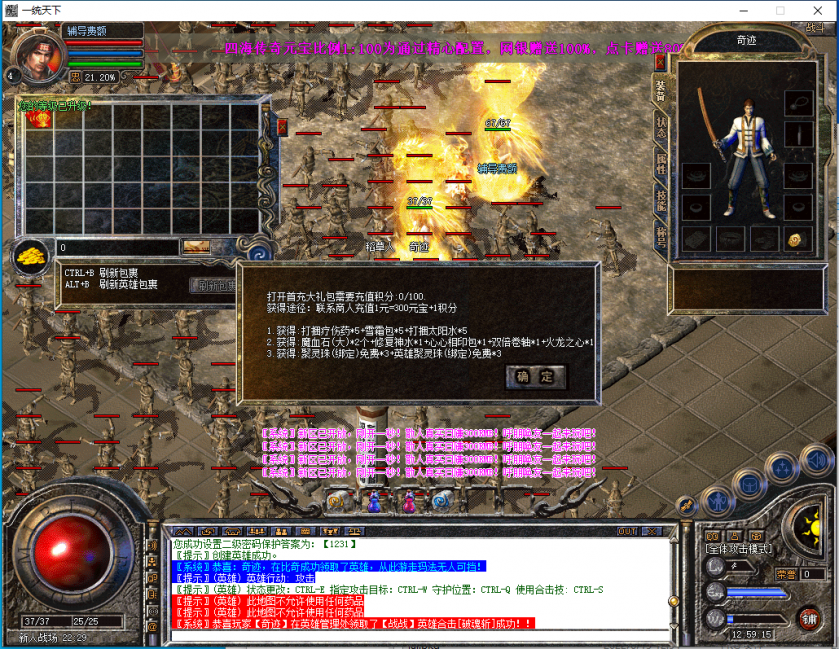Switch to the 状态 status tab
The image size is (840, 649).
click(x=661, y=126)
